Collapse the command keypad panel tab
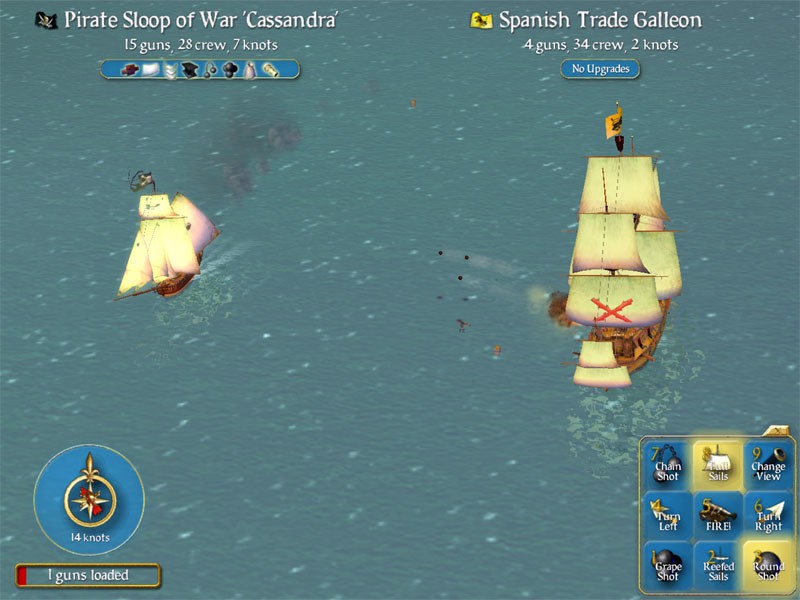 point(777,431)
